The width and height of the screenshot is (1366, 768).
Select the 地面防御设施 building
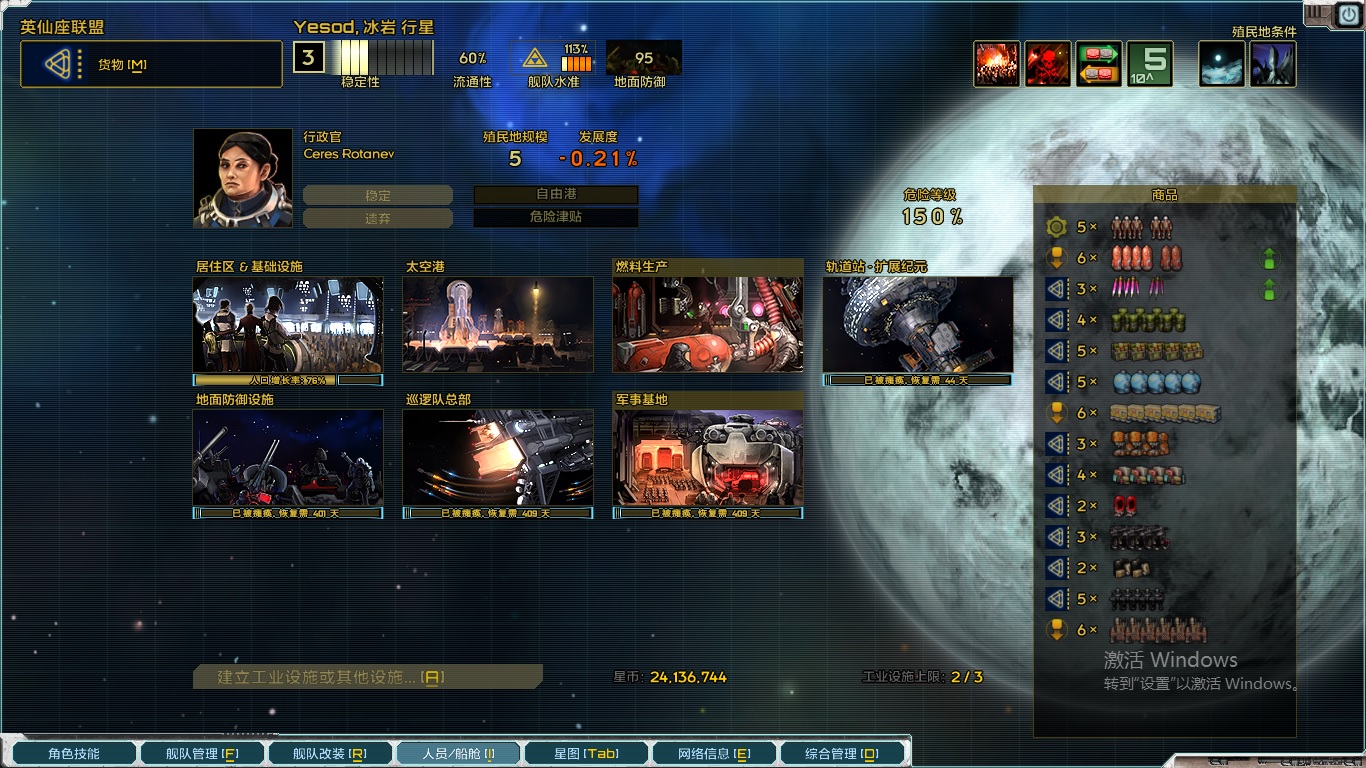[x=288, y=457]
